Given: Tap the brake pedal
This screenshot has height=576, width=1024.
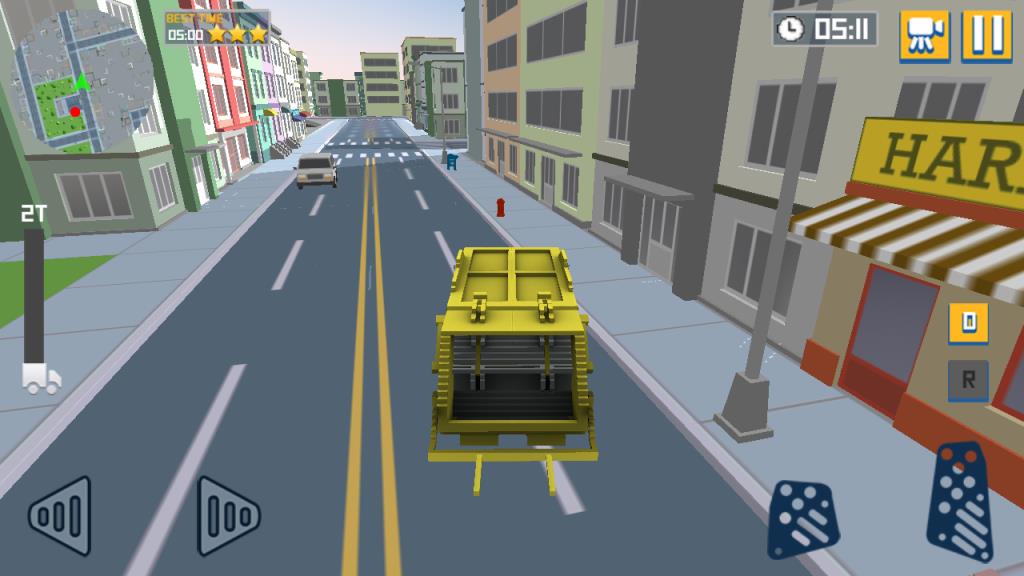Looking at the screenshot, I should click(803, 518).
